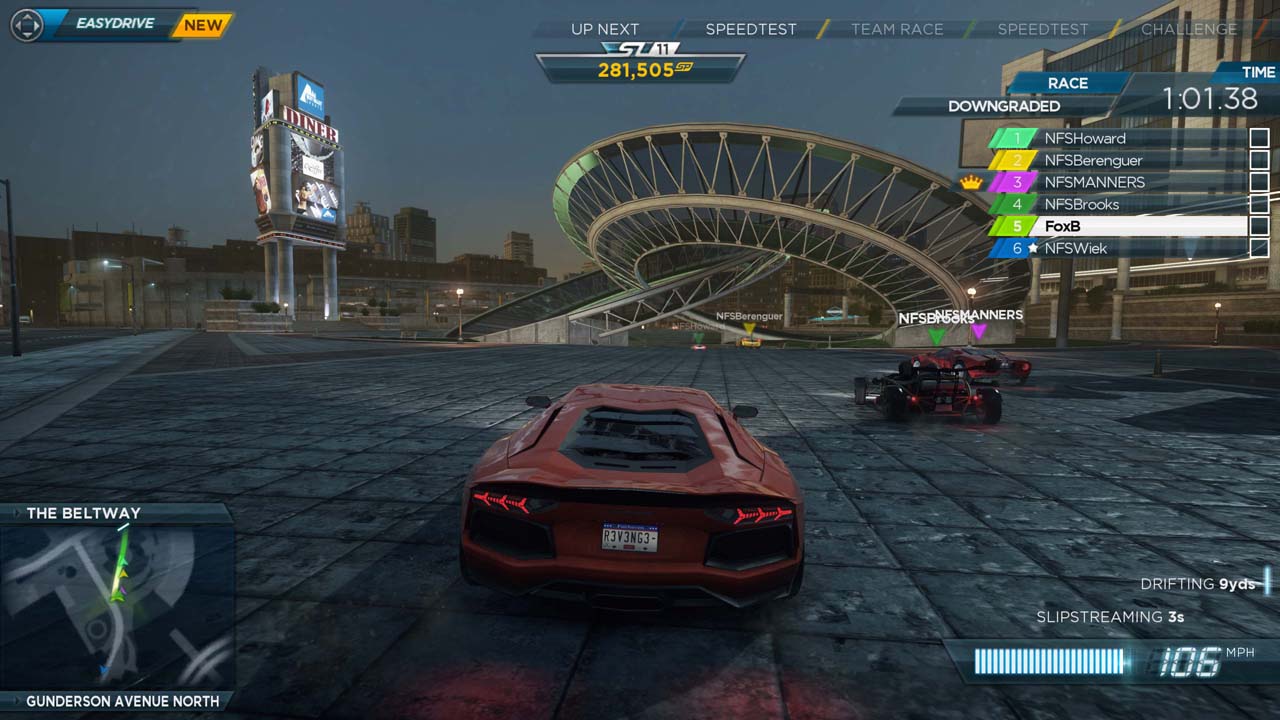Click THE BELTWAY minimap area
This screenshot has width=1280, height=720.
pyautogui.click(x=110, y=600)
